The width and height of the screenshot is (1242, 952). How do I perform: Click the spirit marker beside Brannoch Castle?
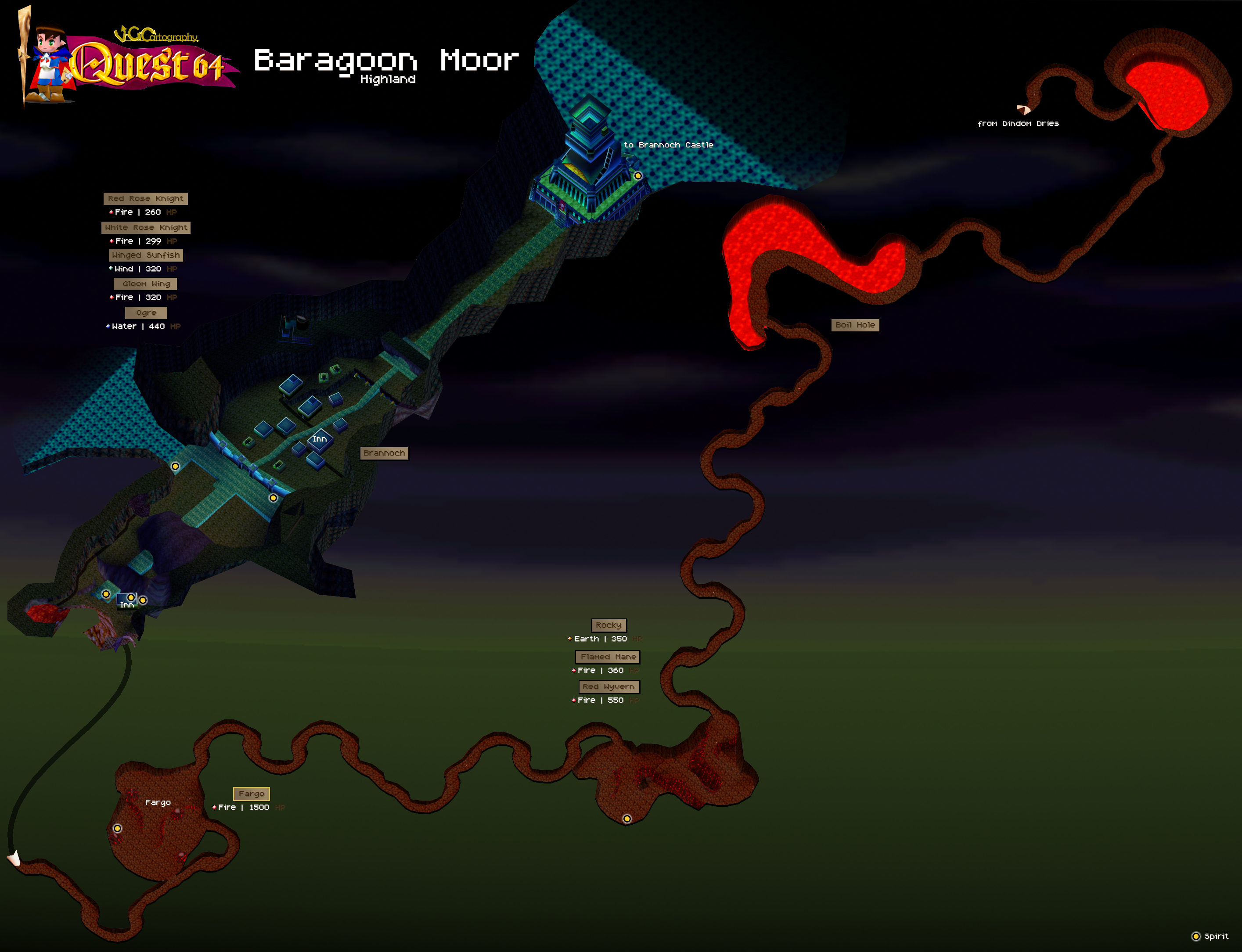638,176
